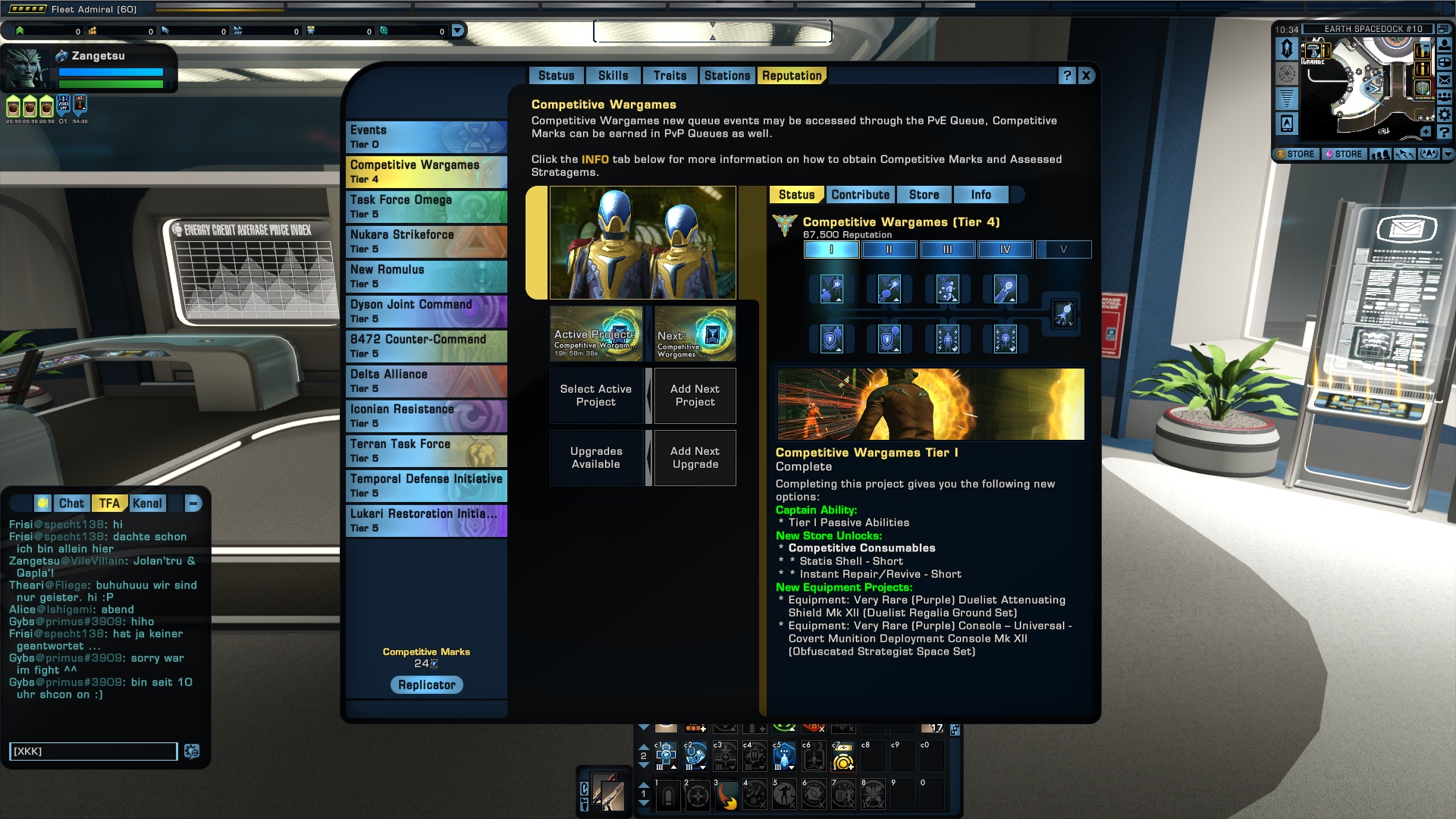Open the Replicator

427,685
